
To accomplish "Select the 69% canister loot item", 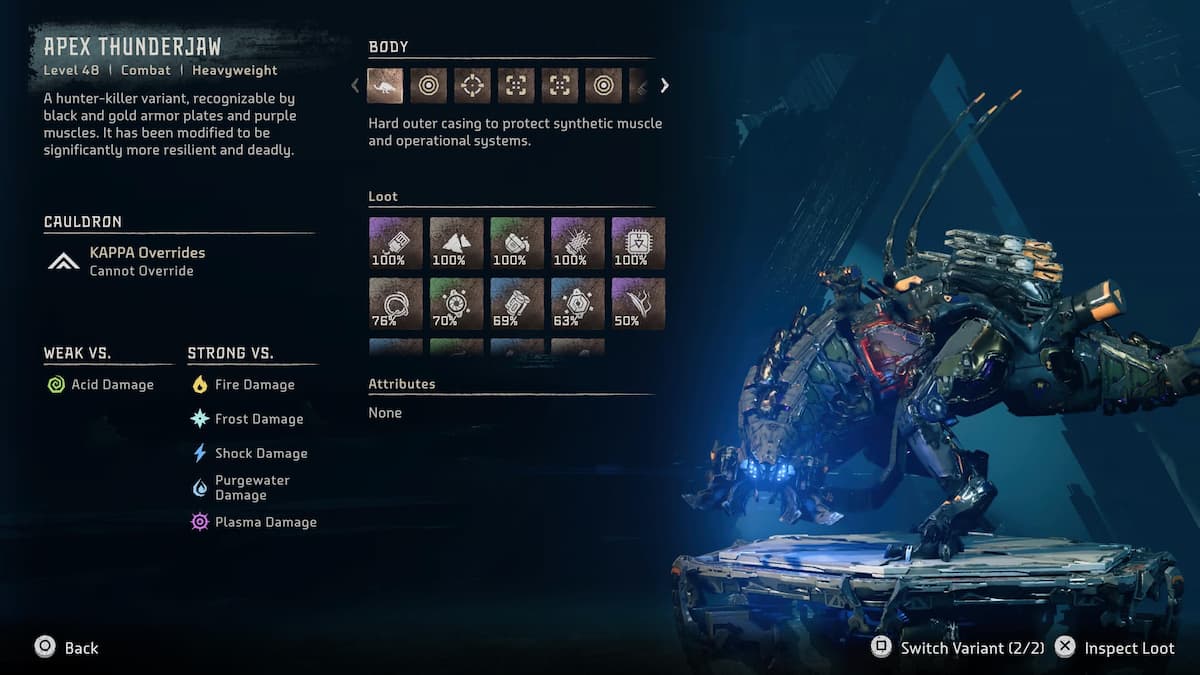I will pyautogui.click(x=517, y=304).
